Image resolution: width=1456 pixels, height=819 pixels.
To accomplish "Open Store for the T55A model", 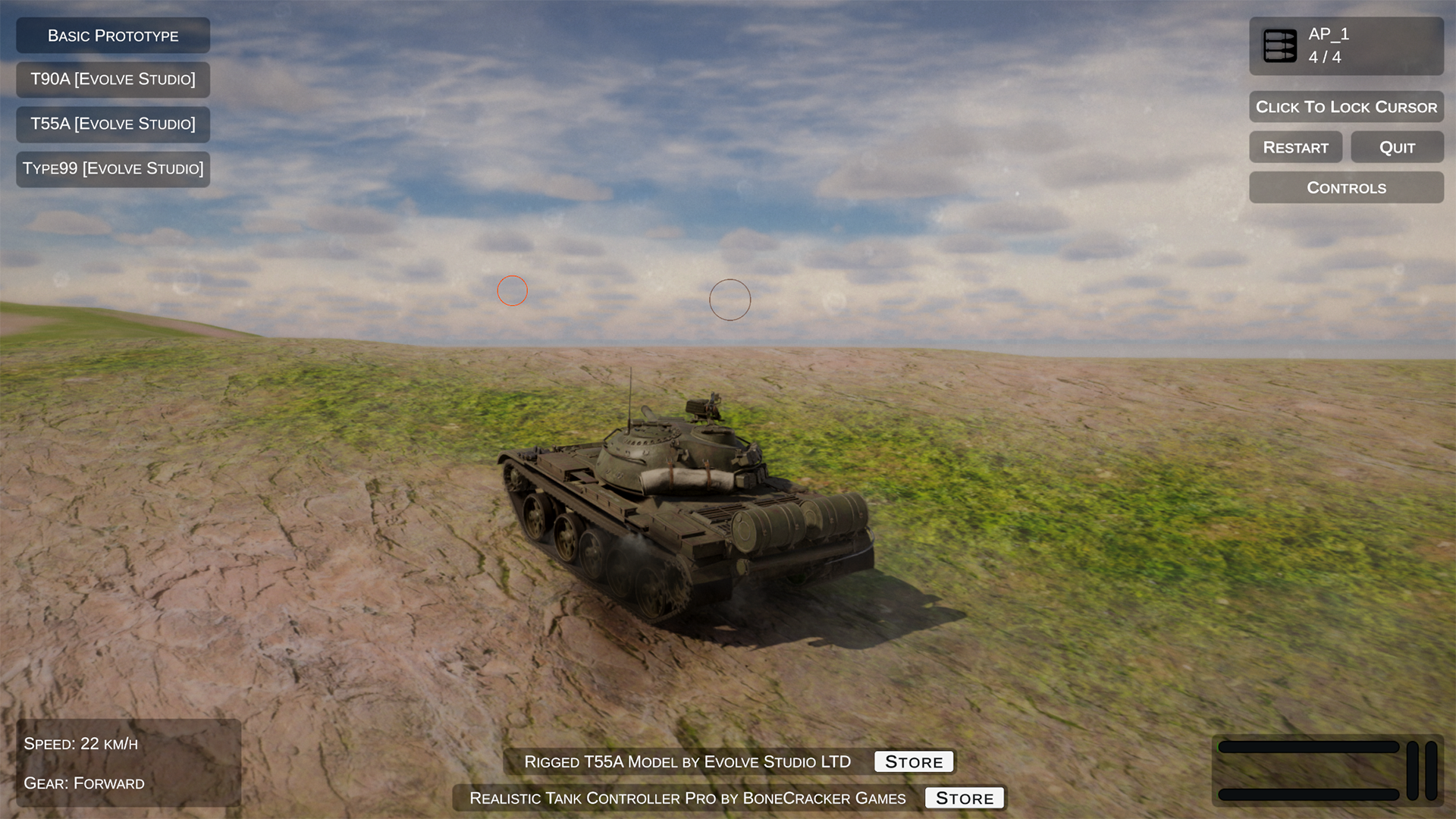I will tap(914, 761).
